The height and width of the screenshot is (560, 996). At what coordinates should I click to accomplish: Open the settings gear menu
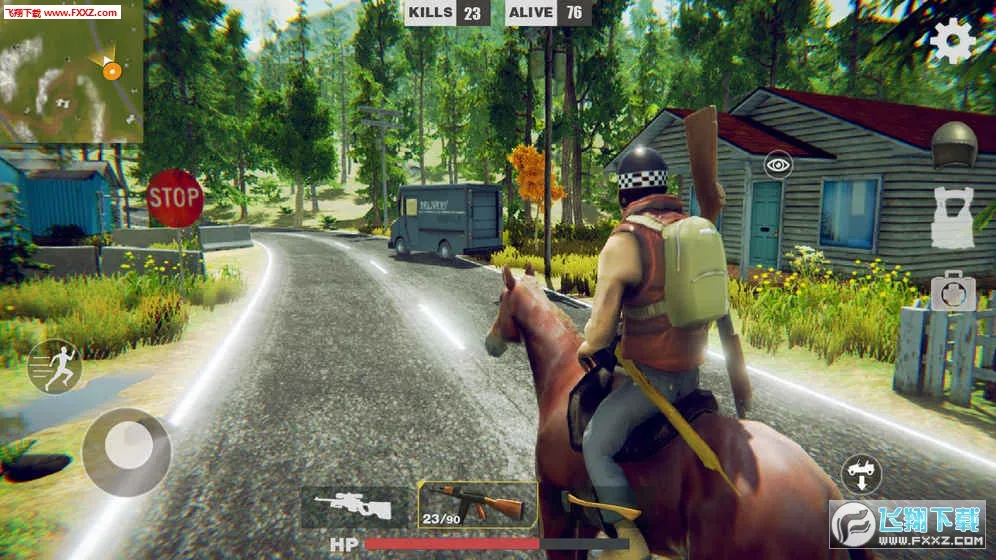tap(951, 41)
